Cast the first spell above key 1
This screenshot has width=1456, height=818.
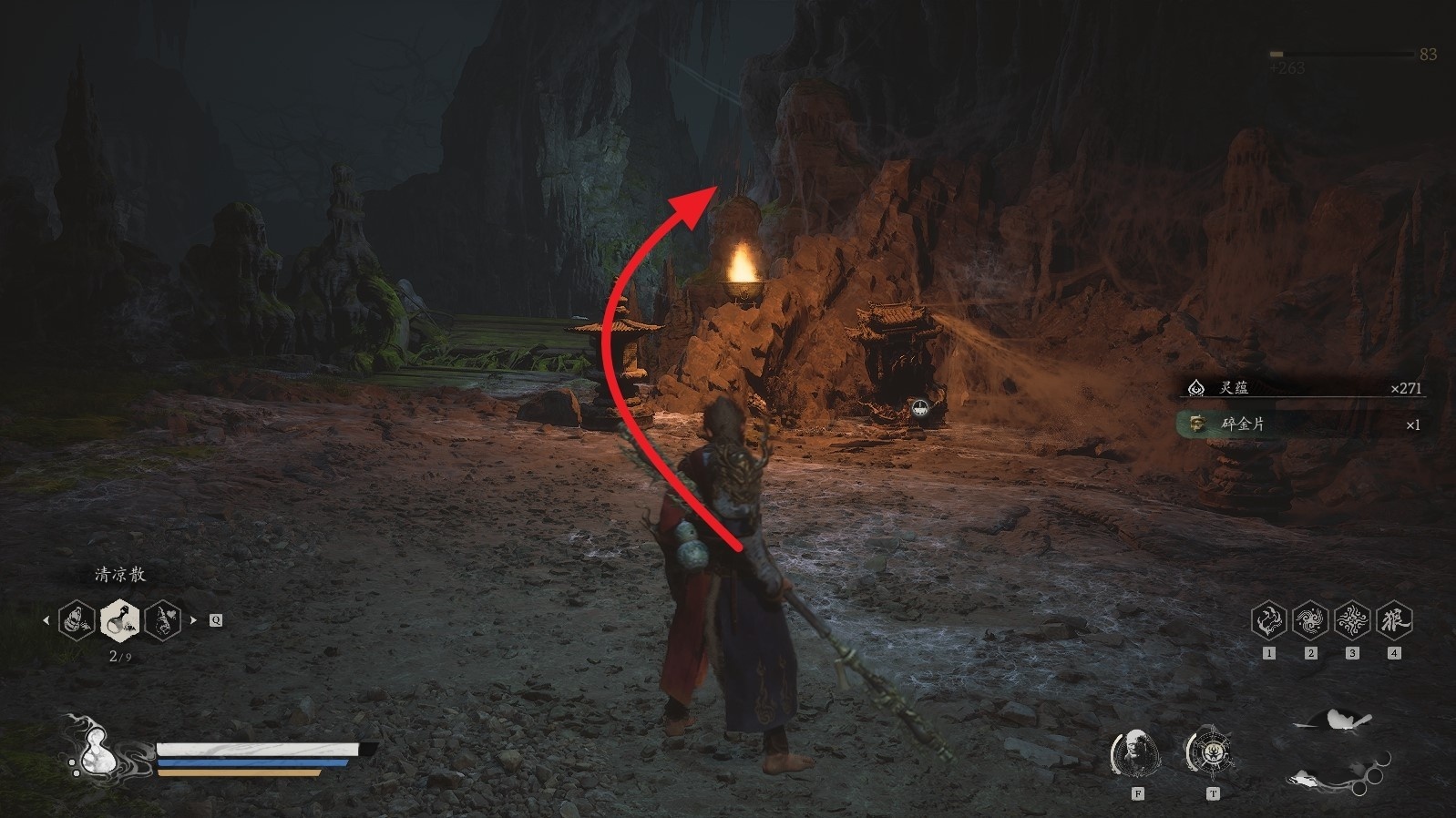click(x=1268, y=620)
